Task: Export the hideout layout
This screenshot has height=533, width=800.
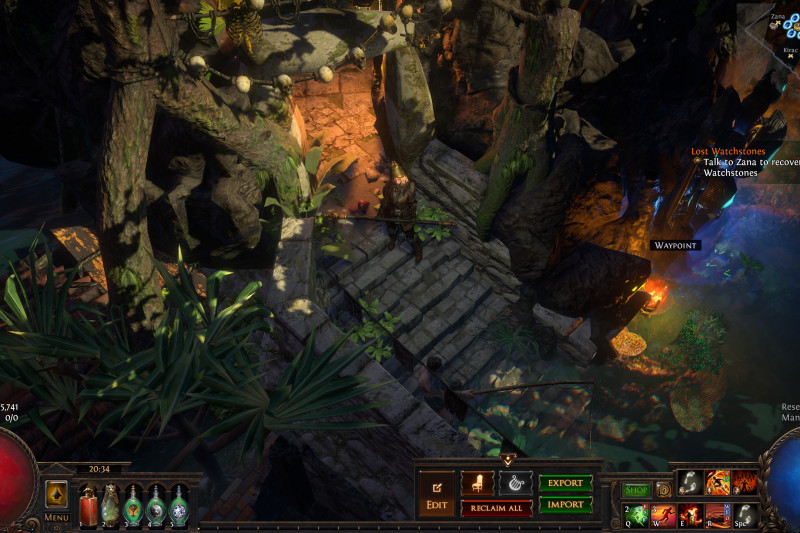Action: tap(565, 483)
